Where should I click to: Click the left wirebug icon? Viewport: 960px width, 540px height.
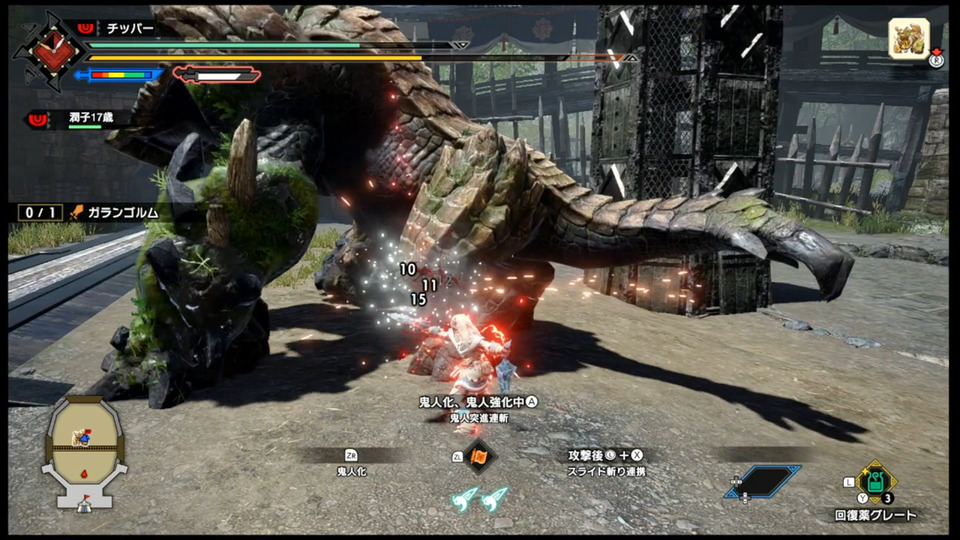pyautogui.click(x=463, y=498)
